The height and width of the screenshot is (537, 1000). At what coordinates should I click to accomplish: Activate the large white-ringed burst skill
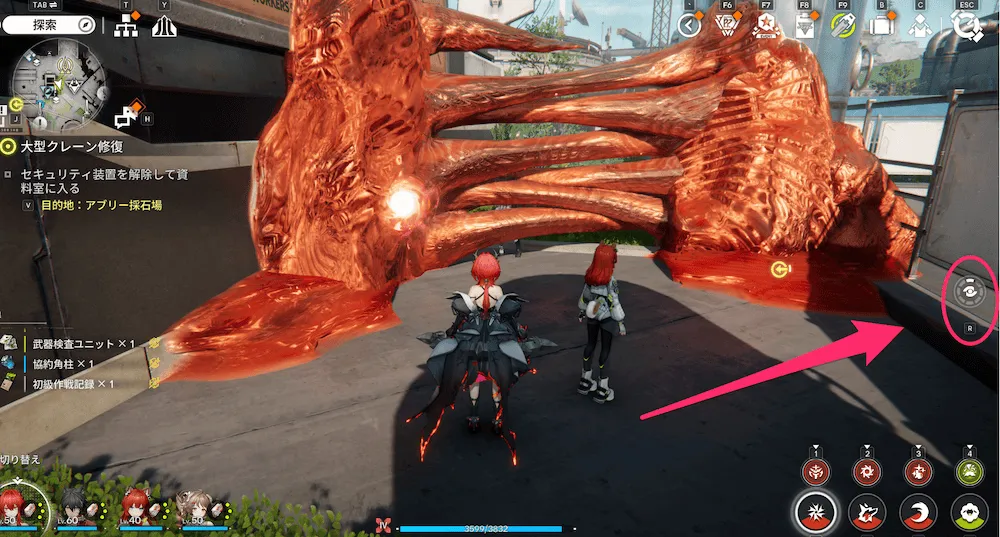click(817, 514)
